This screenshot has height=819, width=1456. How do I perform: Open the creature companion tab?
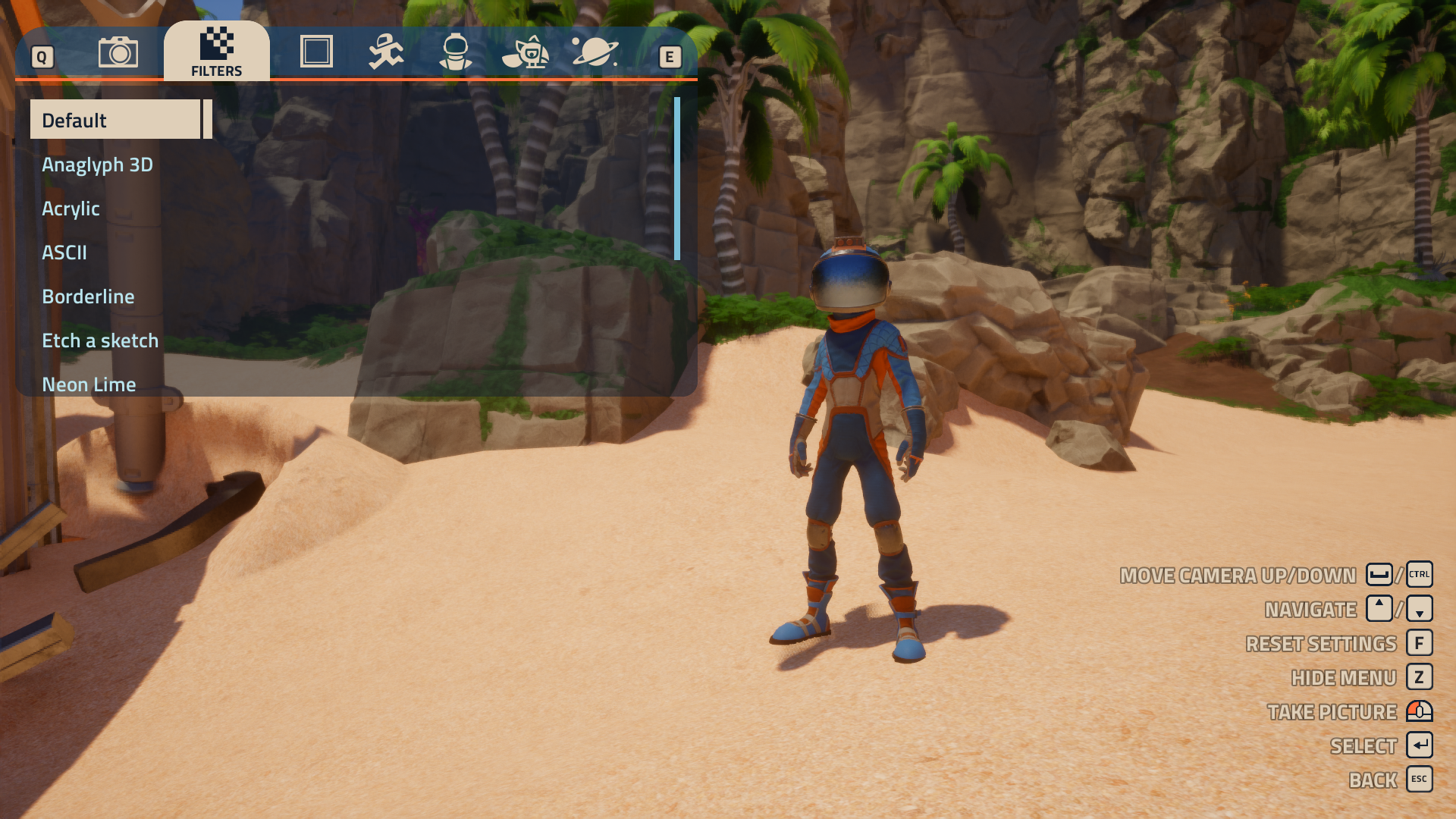click(x=526, y=52)
